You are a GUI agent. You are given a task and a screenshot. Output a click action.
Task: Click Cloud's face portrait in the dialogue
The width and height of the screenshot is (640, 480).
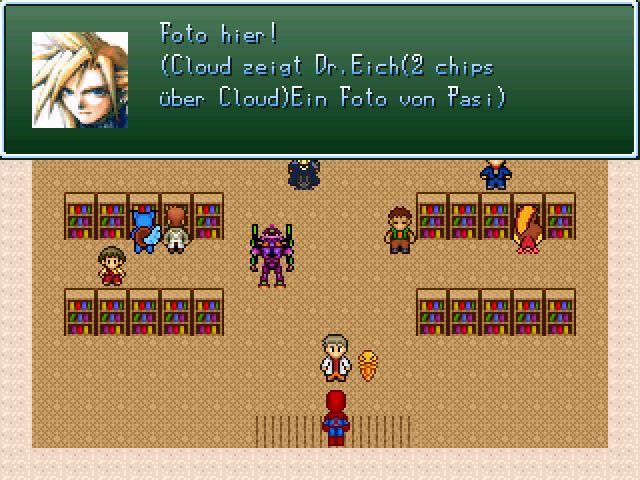click(x=80, y=80)
